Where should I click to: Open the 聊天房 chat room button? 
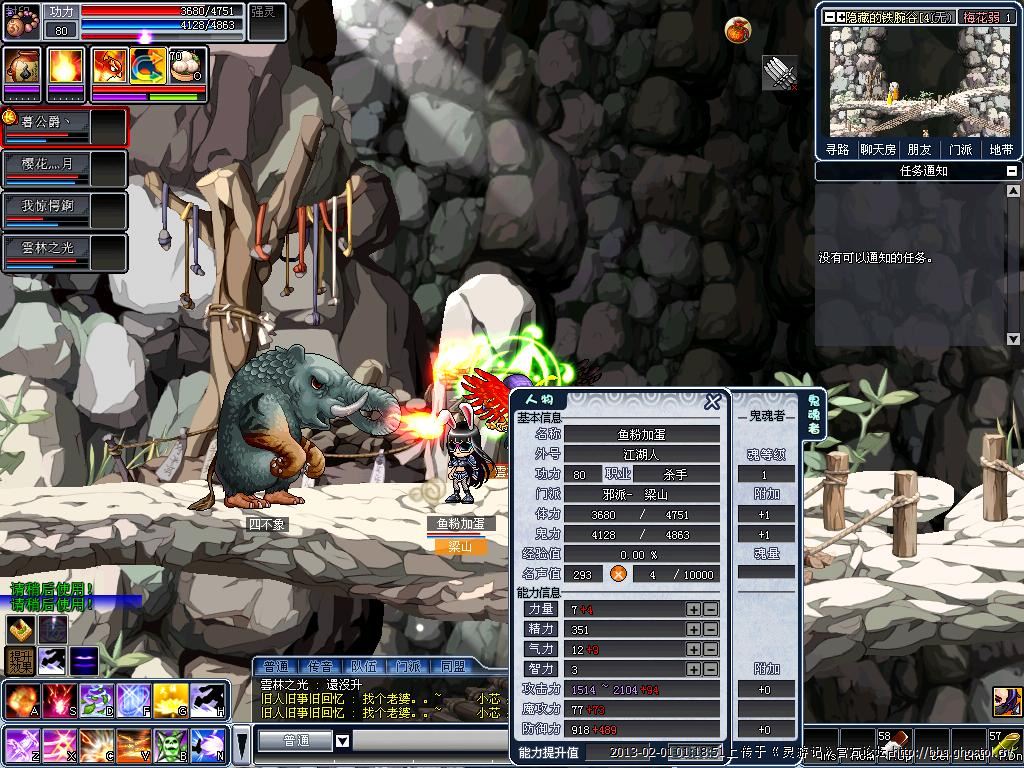(878, 149)
